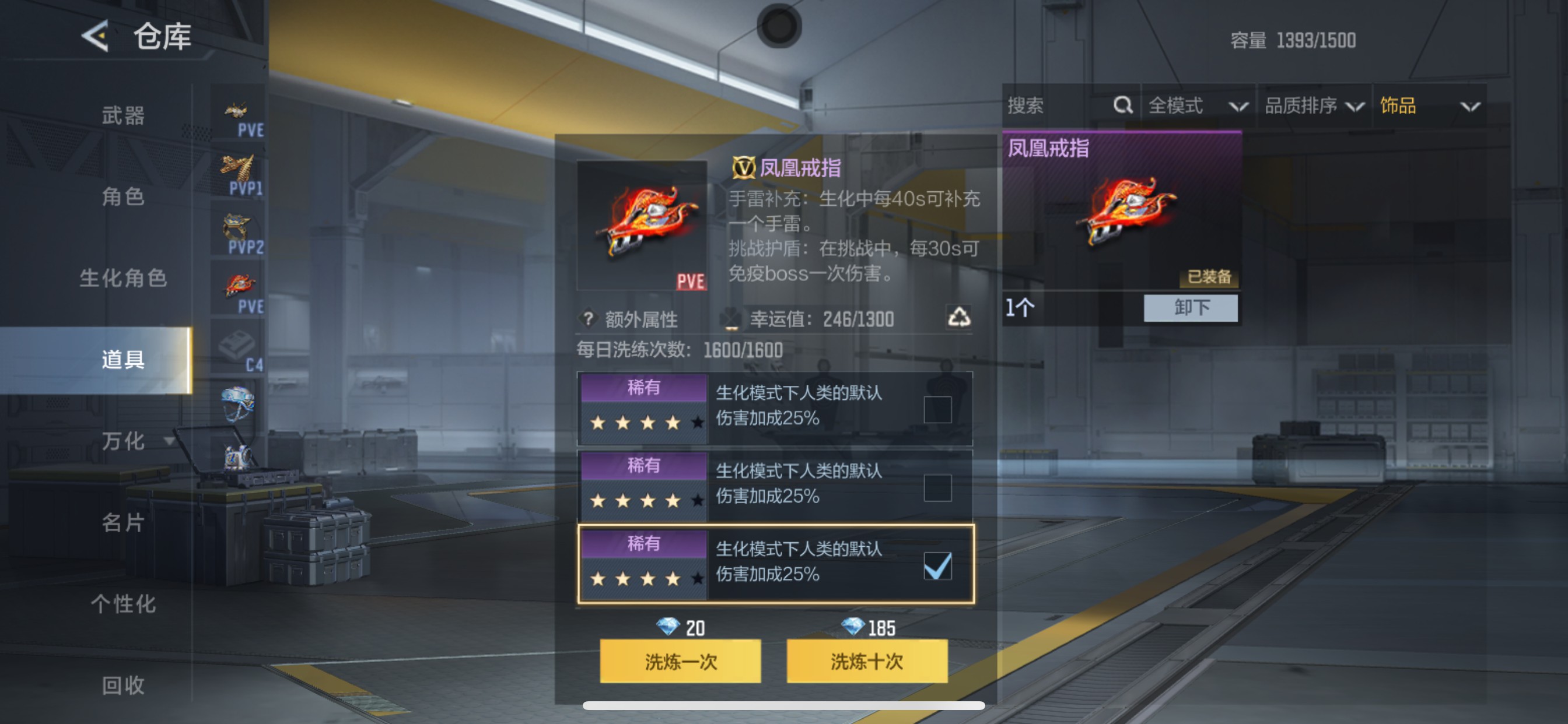Open the 全模式 dropdown
1568x724 pixels.
[1193, 106]
